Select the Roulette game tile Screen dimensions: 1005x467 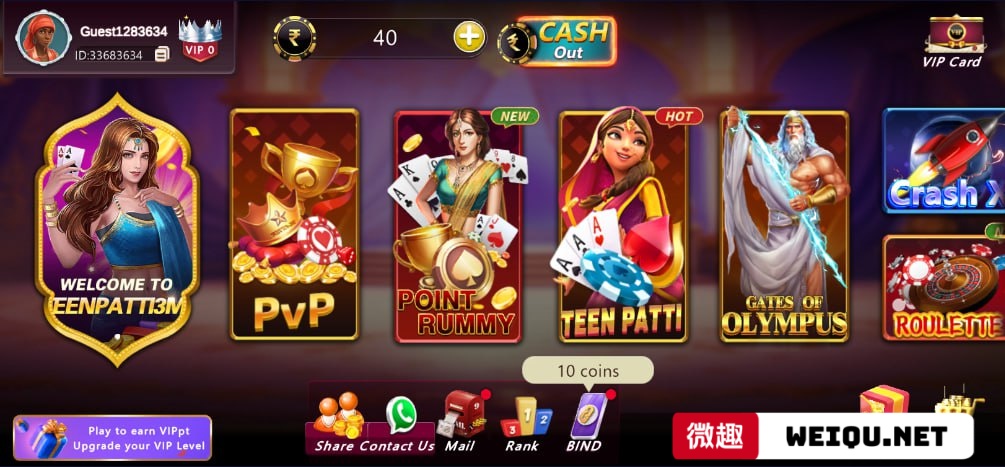point(944,288)
